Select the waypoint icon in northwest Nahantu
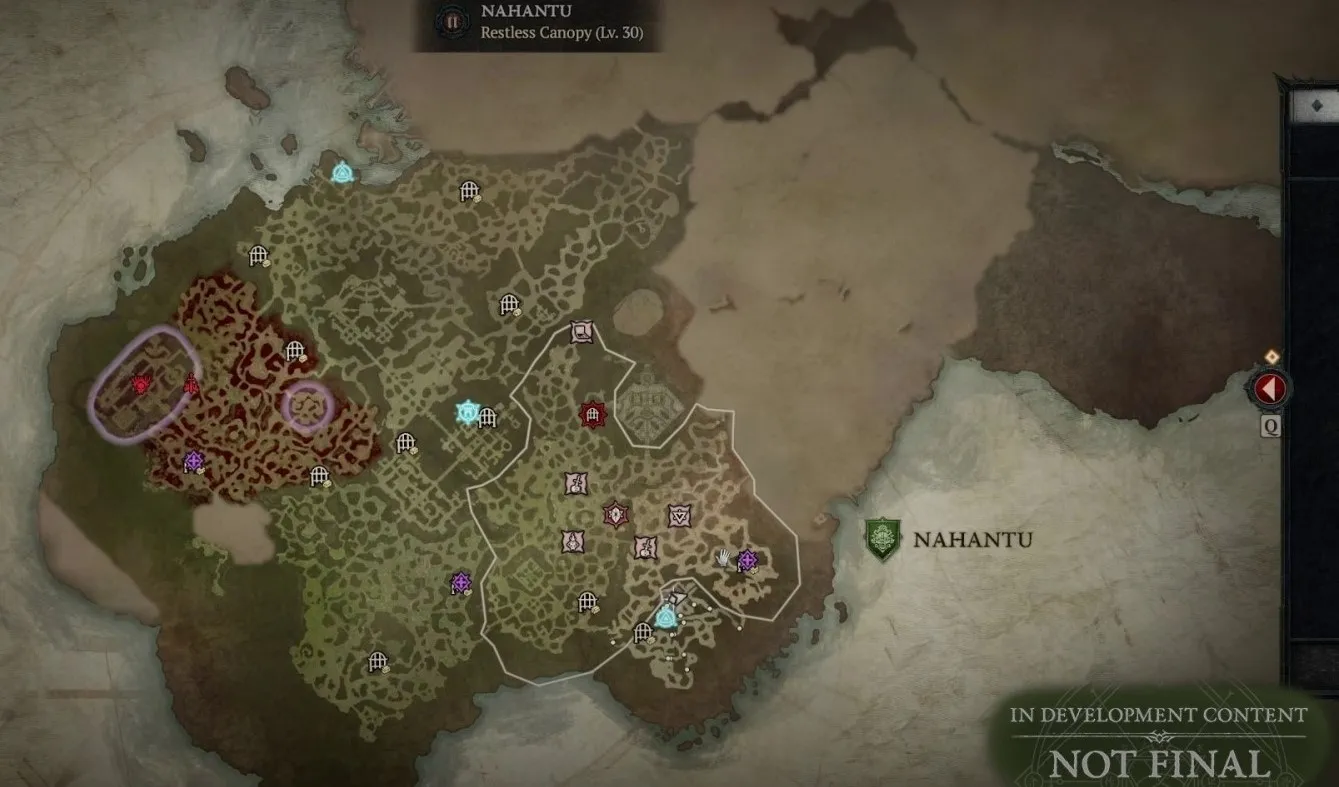1339x787 pixels. [x=344, y=172]
